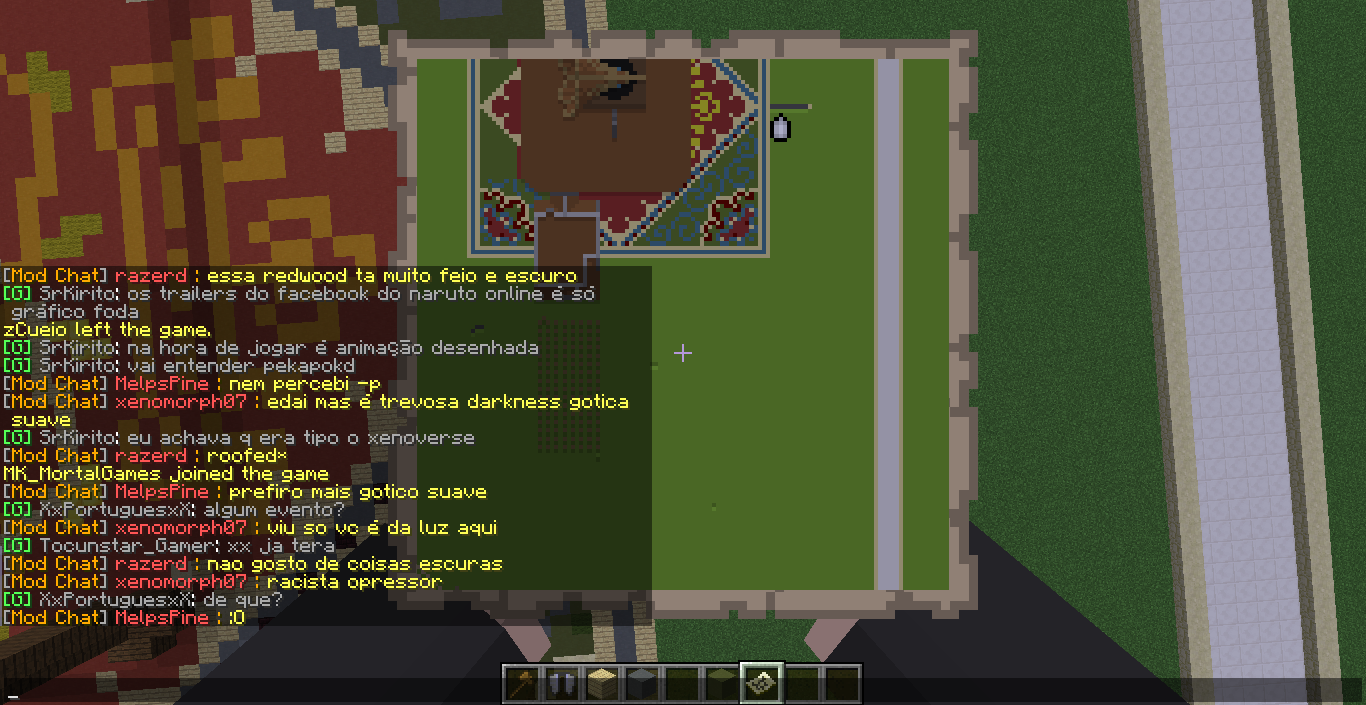Select the dark gray block slot
1366x705 pixels.
point(641,684)
